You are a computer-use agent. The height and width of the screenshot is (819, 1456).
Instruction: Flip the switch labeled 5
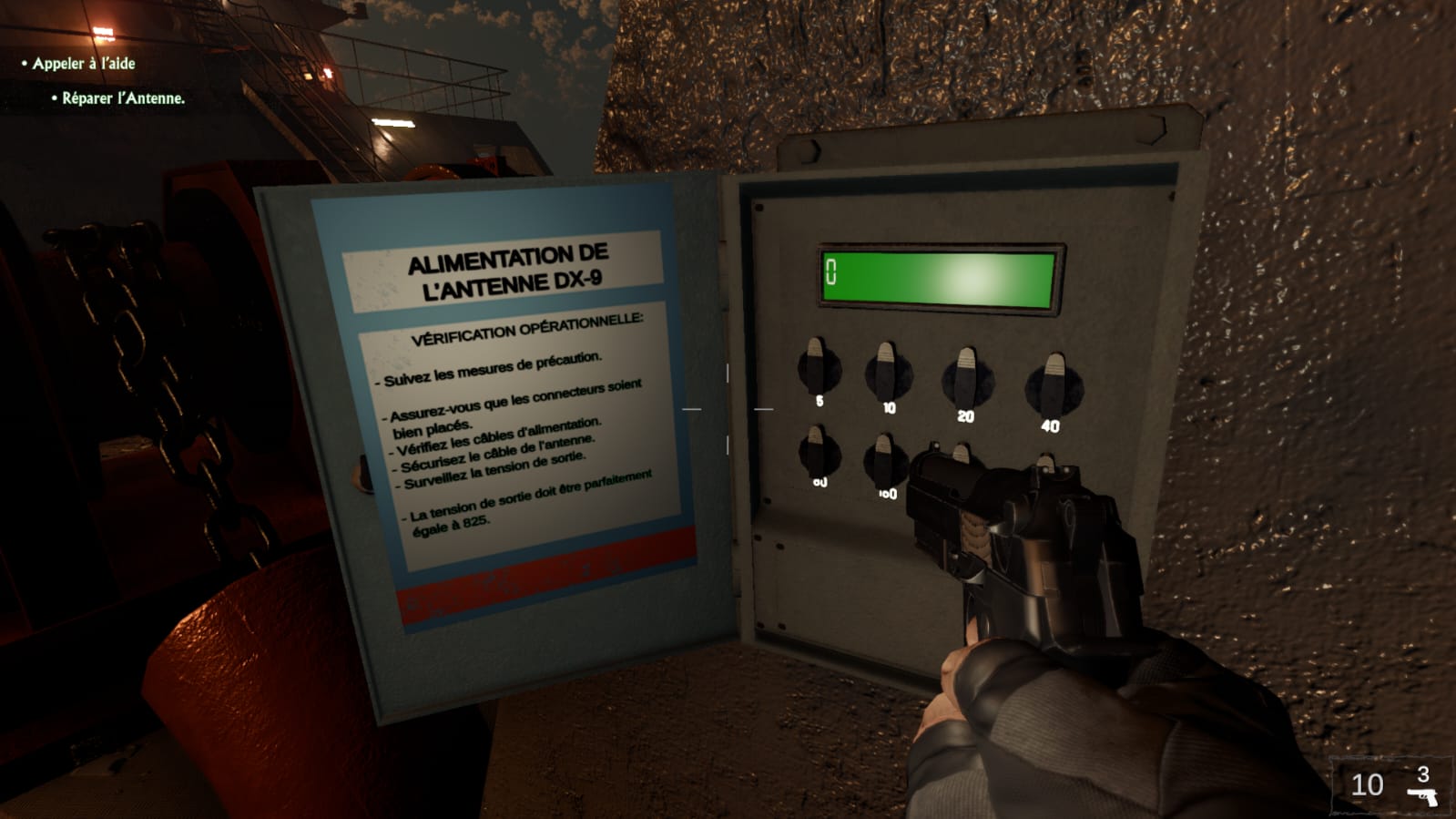pos(818,367)
